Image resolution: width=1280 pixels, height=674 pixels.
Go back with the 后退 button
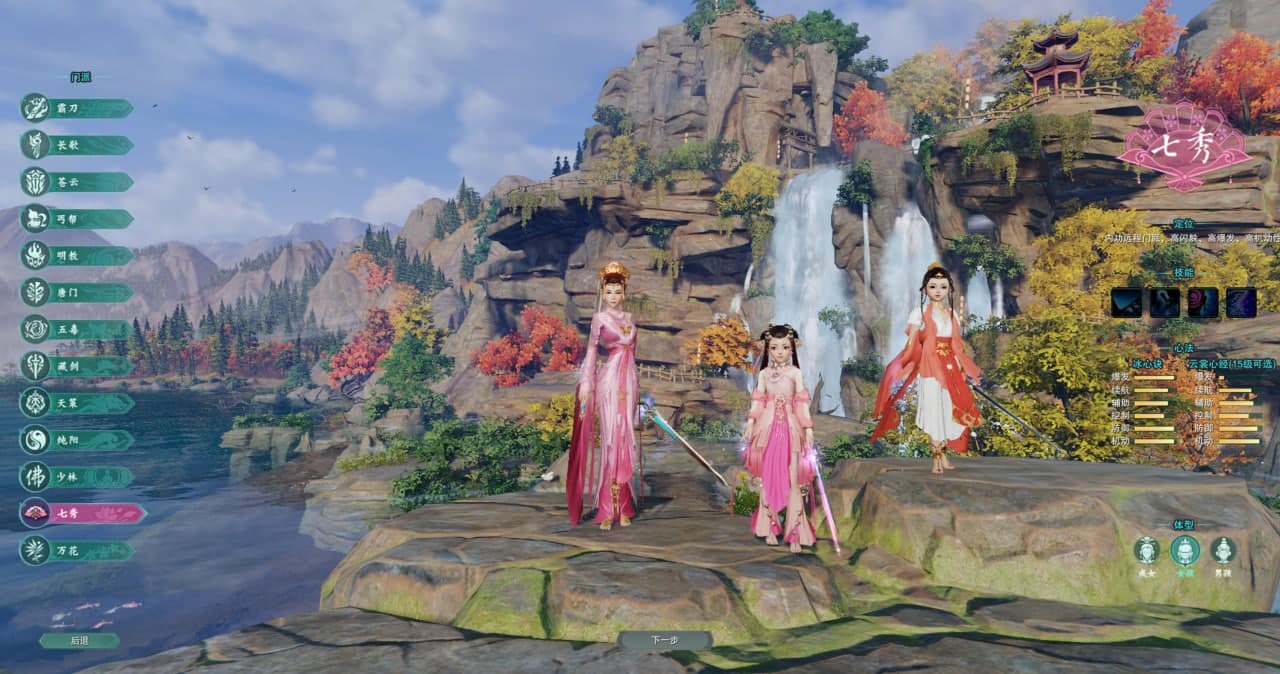[79, 640]
